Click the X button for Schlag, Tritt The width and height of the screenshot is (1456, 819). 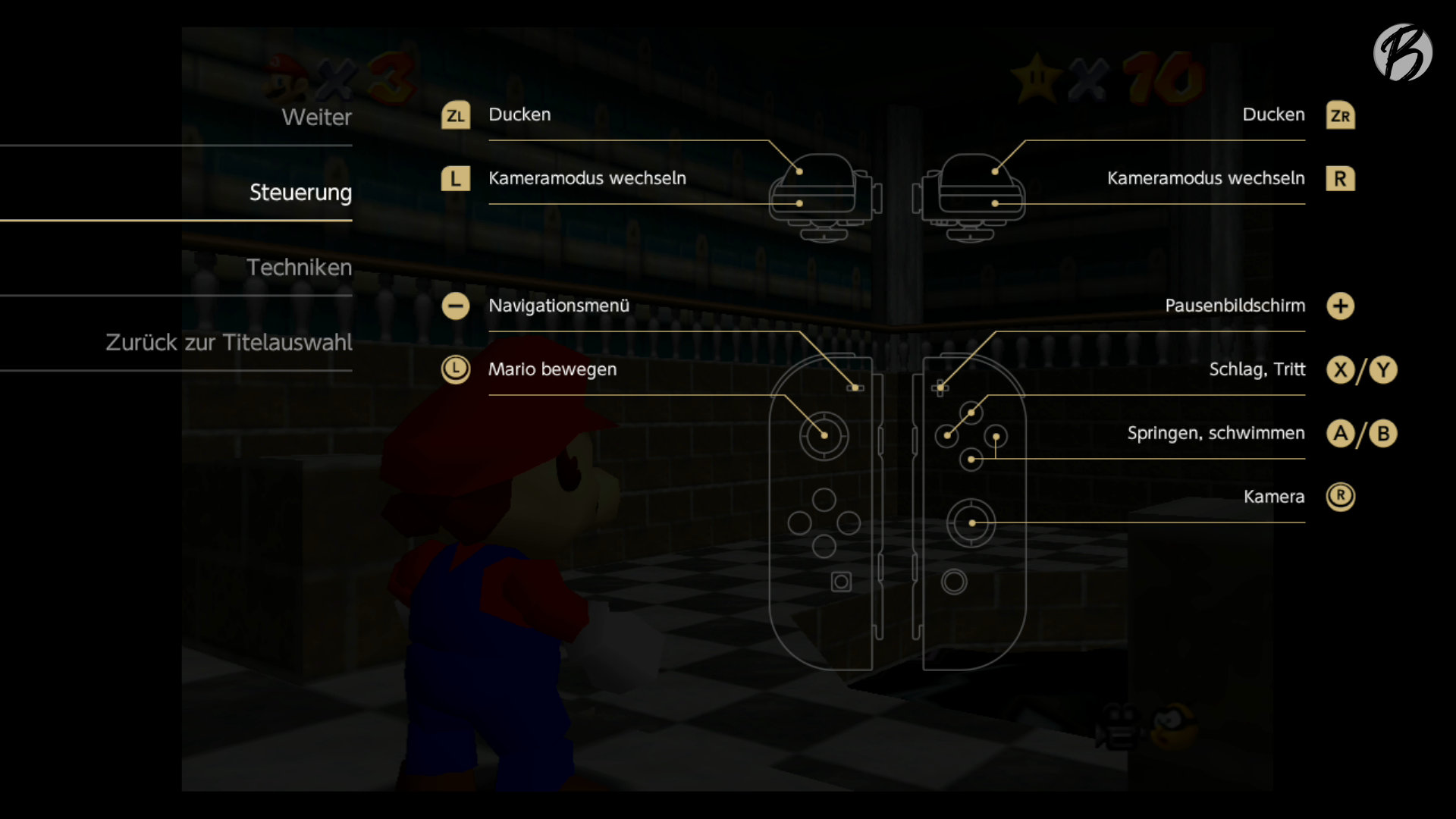pos(1341,370)
